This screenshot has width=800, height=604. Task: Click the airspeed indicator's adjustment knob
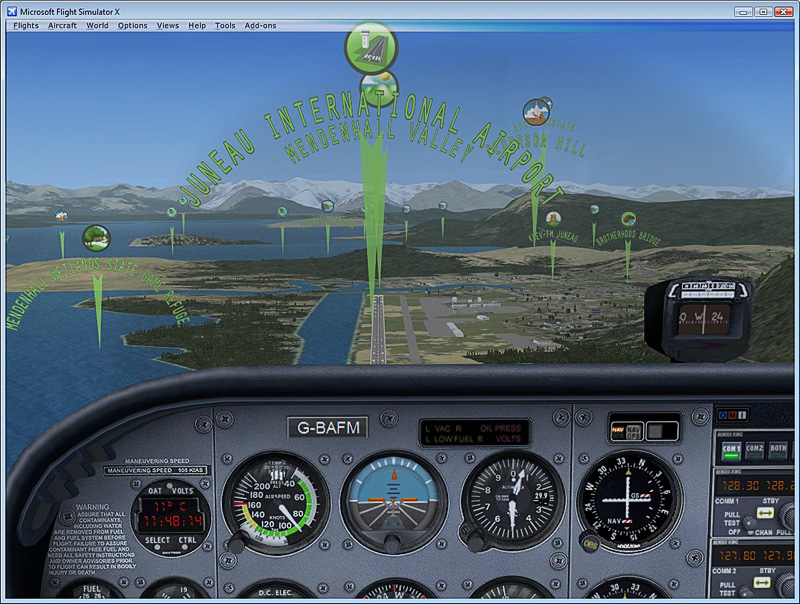click(x=238, y=543)
